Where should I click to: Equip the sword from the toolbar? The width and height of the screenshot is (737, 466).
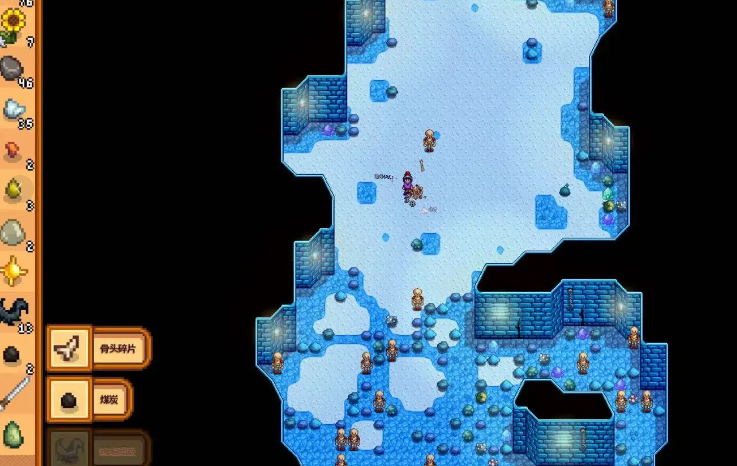[13, 394]
